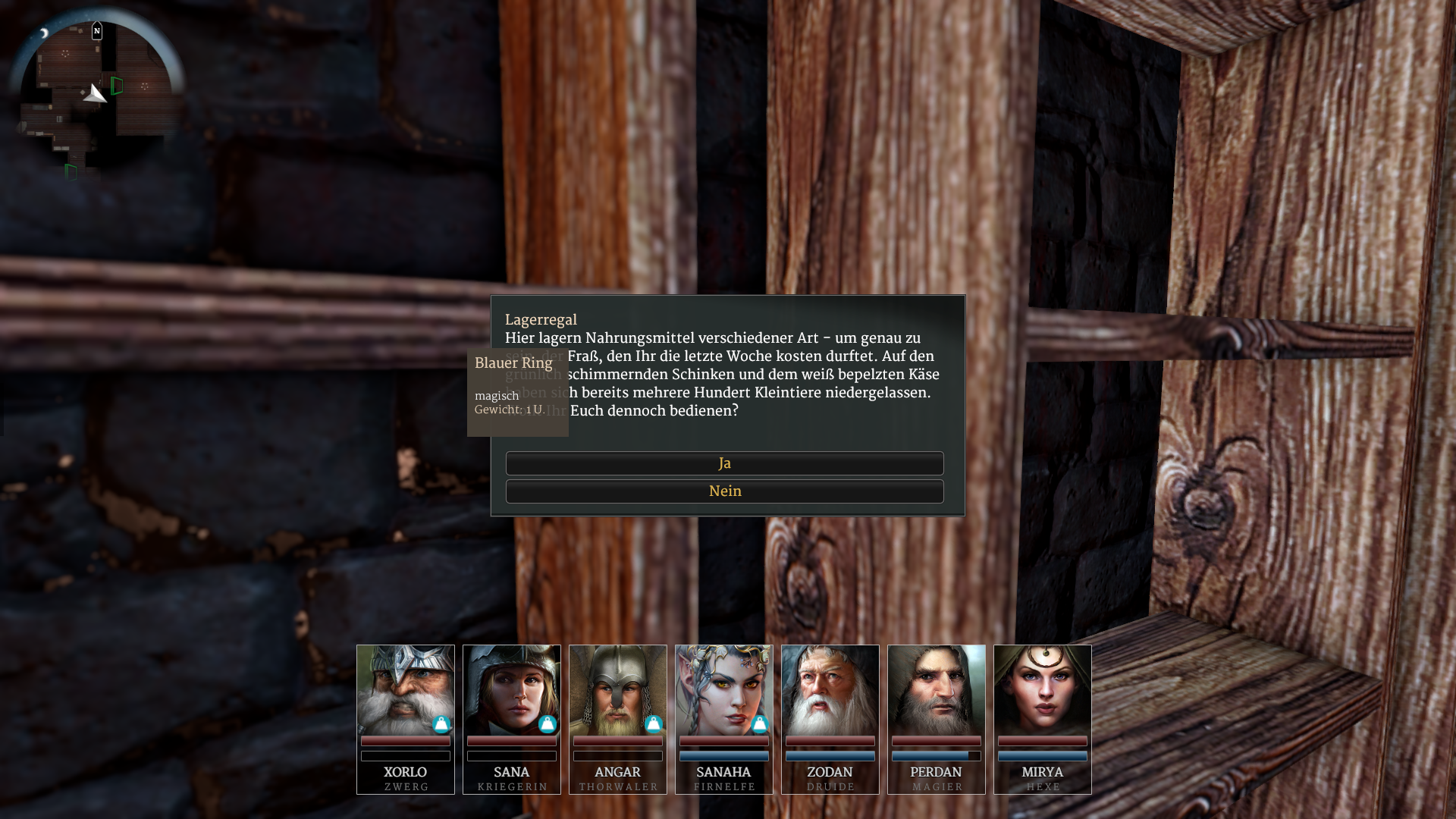Viewport: 1456px width, 819px height.
Task: Choose Sanaha the Firnelfe portrait
Action: pyautogui.click(x=724, y=690)
